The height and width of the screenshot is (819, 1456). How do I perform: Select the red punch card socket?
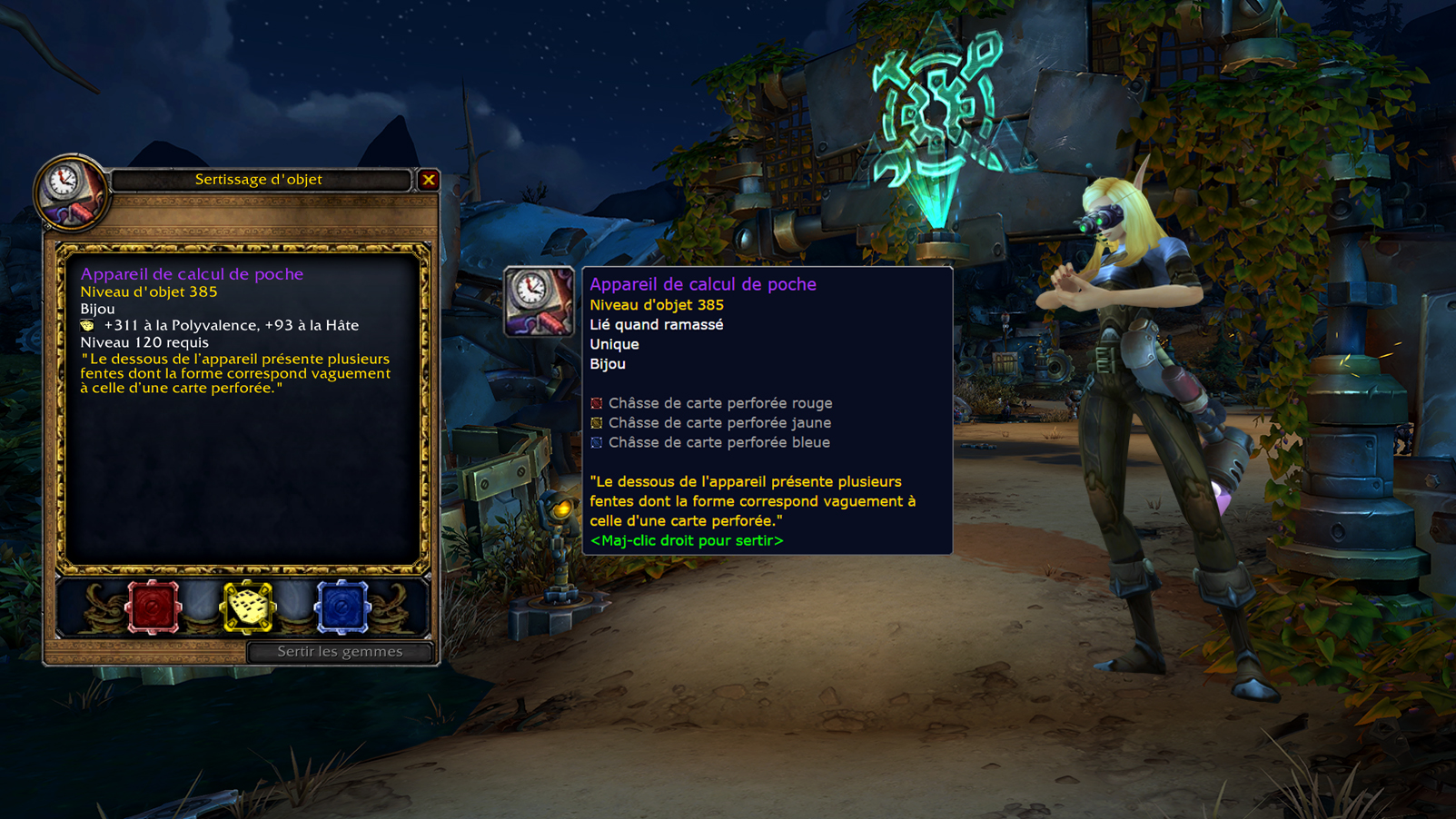pyautogui.click(x=154, y=606)
